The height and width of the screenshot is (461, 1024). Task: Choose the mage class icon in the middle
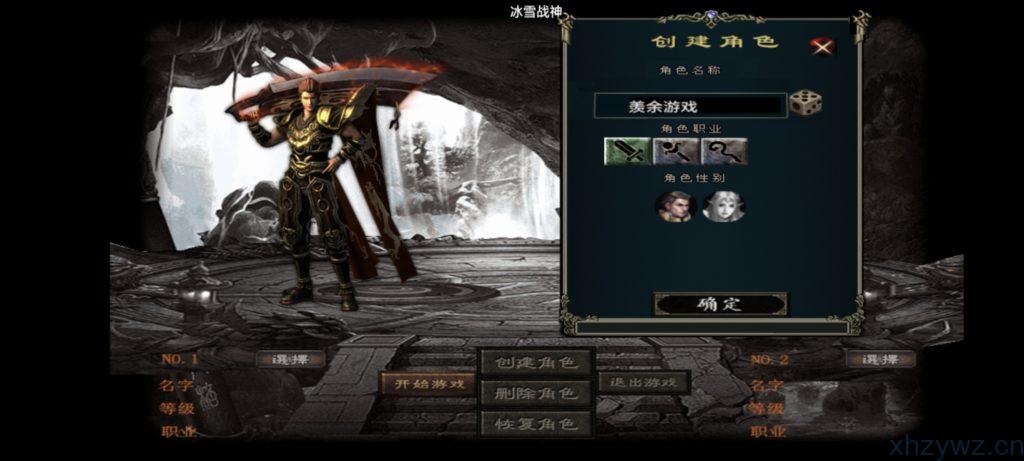coord(676,151)
